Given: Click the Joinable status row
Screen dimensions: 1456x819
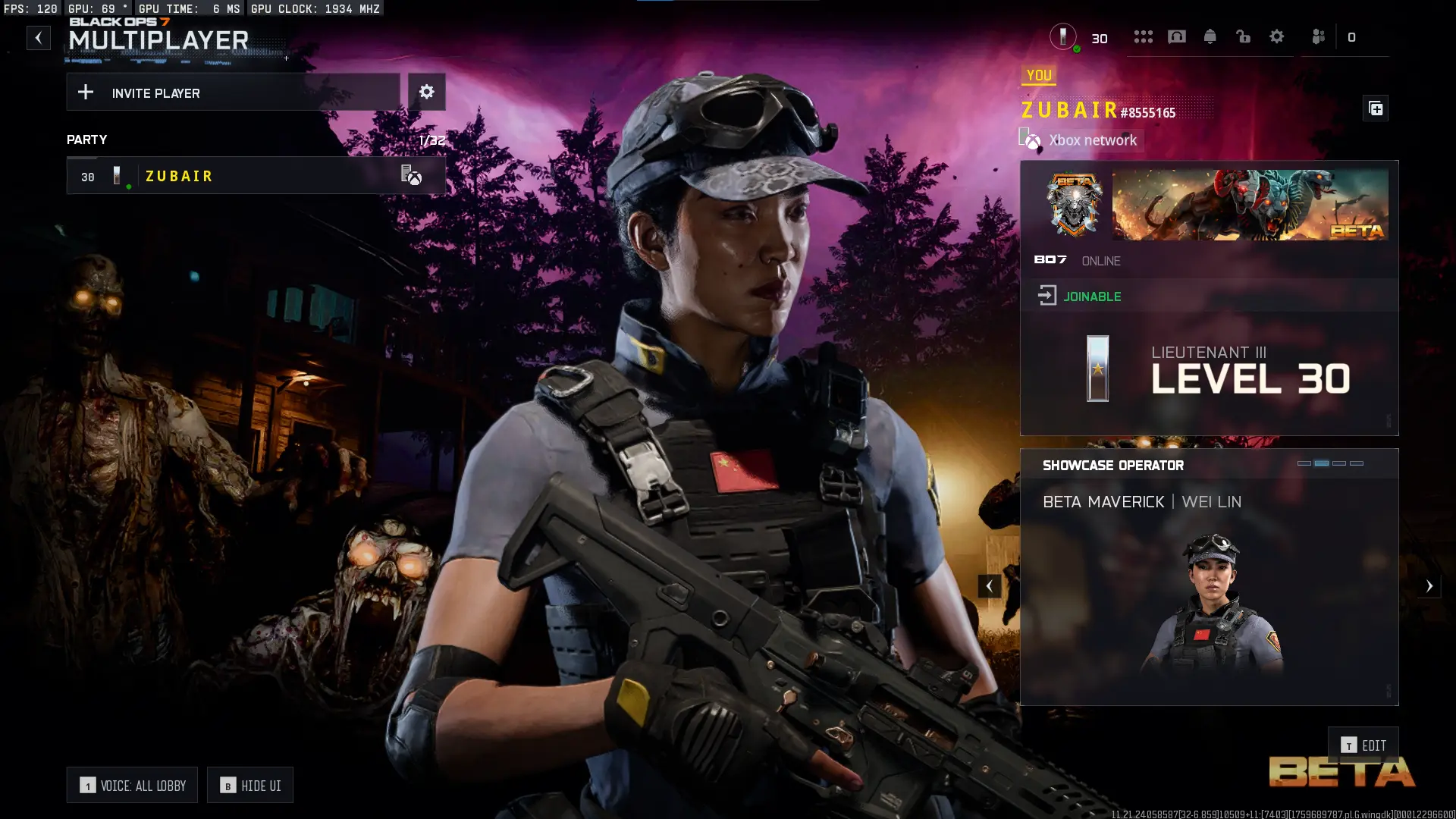Looking at the screenshot, I should [1209, 296].
